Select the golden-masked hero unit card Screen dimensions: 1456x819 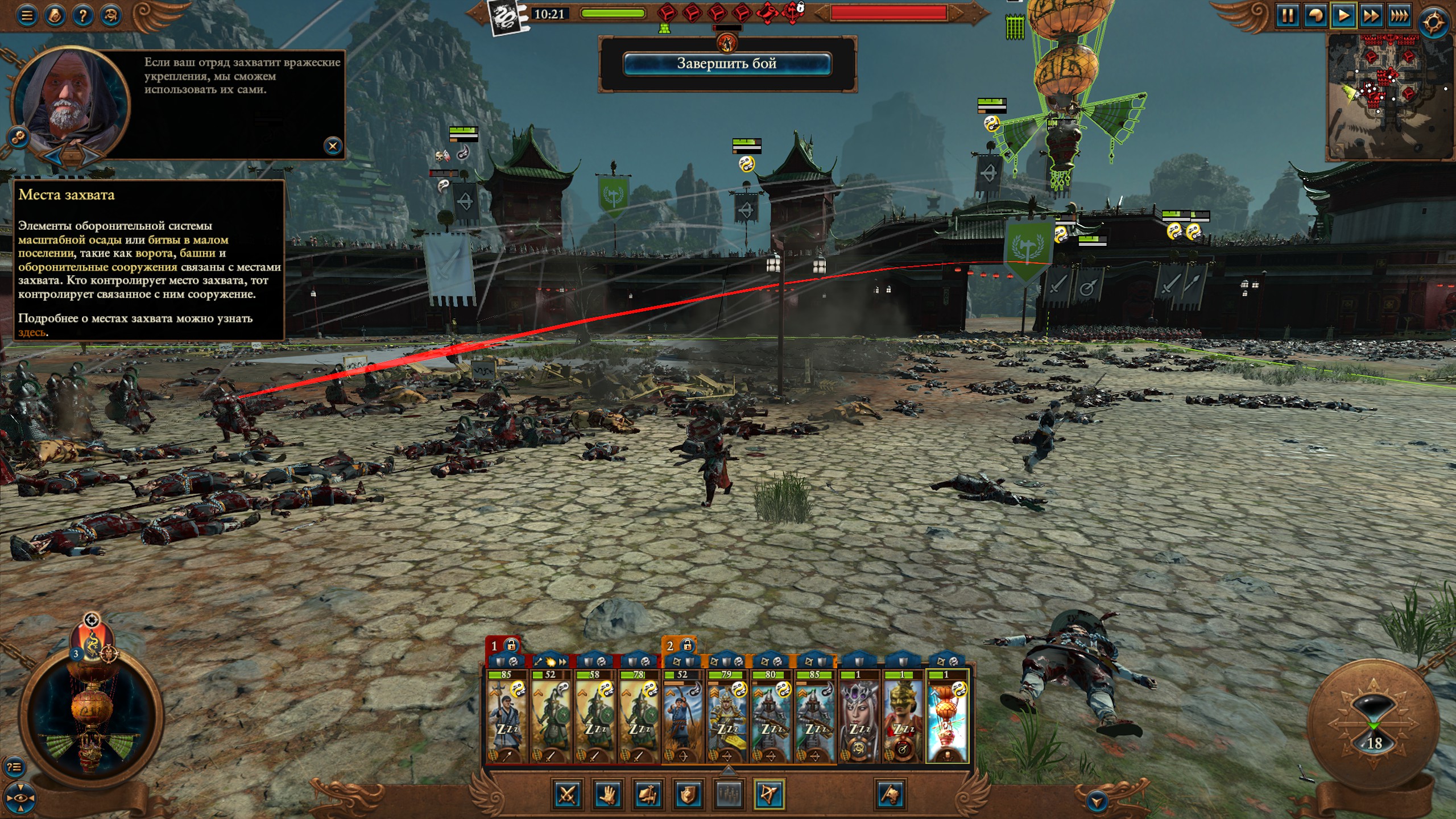[x=903, y=717]
